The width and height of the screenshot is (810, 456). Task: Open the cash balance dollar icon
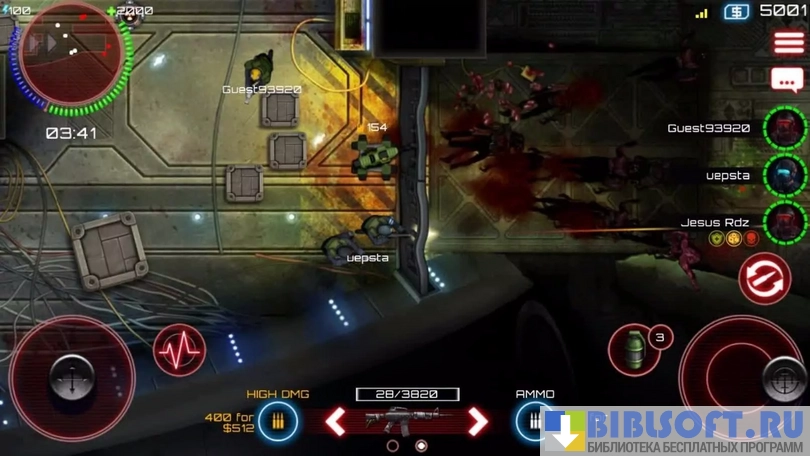(737, 11)
